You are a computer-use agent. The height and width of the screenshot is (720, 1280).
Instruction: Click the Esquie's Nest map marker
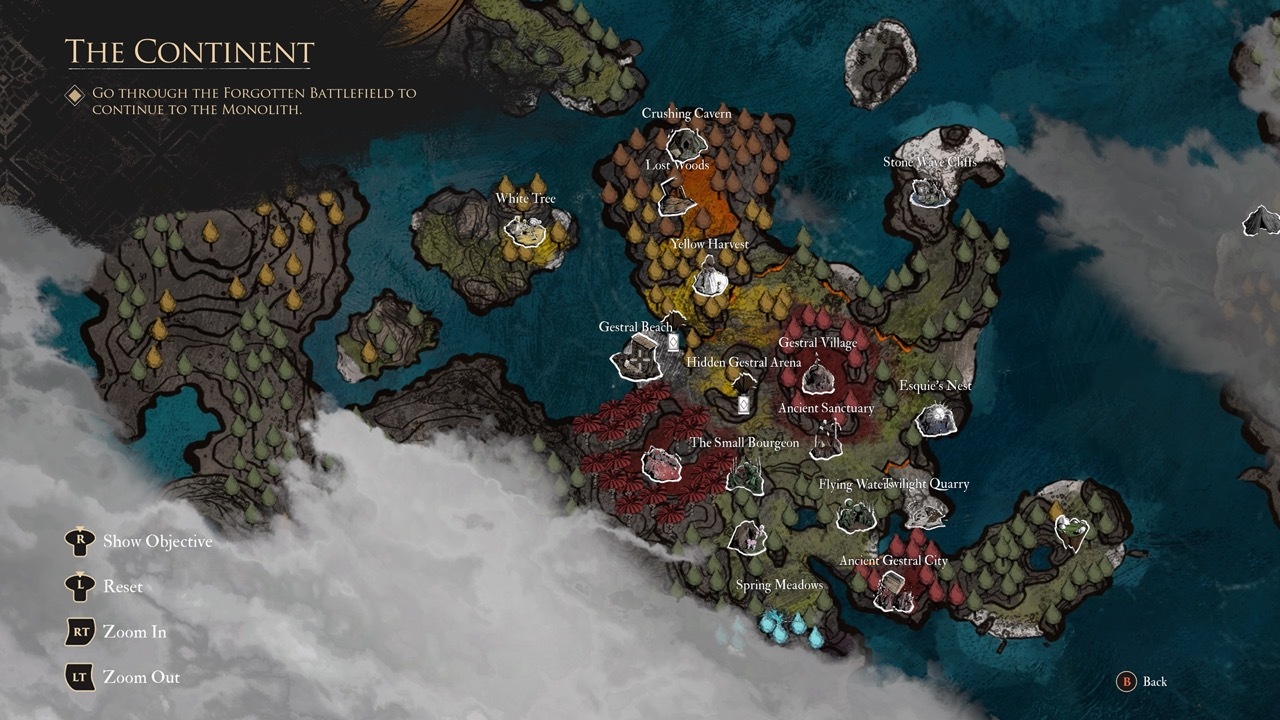pyautogui.click(x=937, y=418)
